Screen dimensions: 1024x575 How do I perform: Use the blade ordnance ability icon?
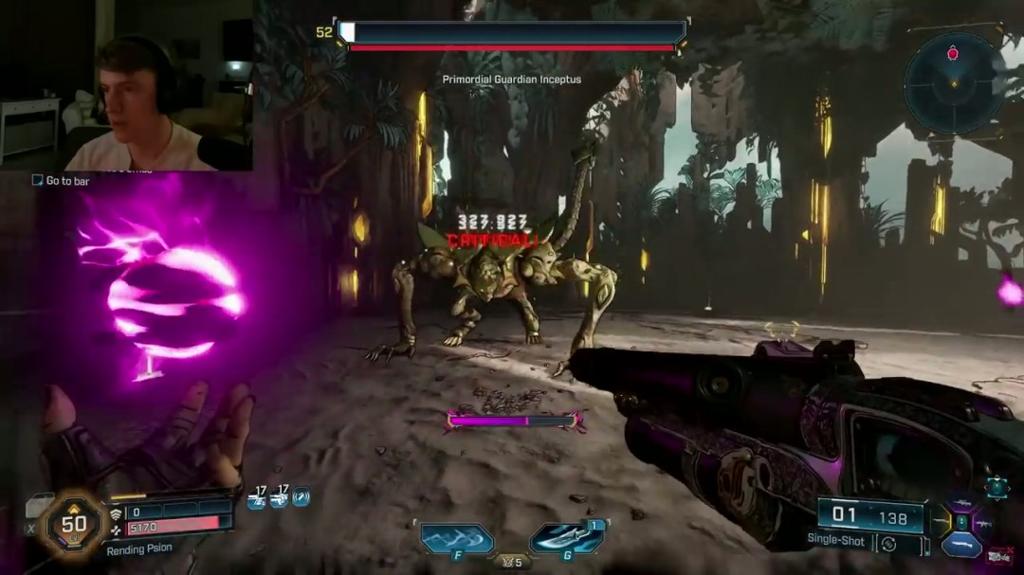[x=566, y=539]
